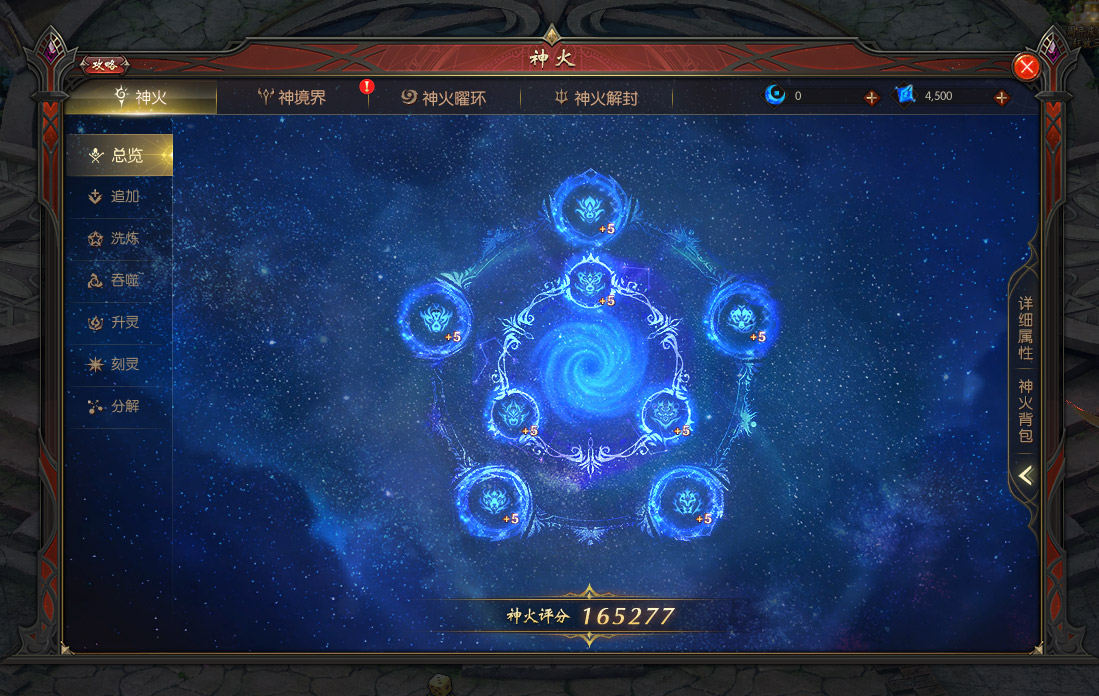
Task: Select the 神火 top tab
Action: [141, 97]
